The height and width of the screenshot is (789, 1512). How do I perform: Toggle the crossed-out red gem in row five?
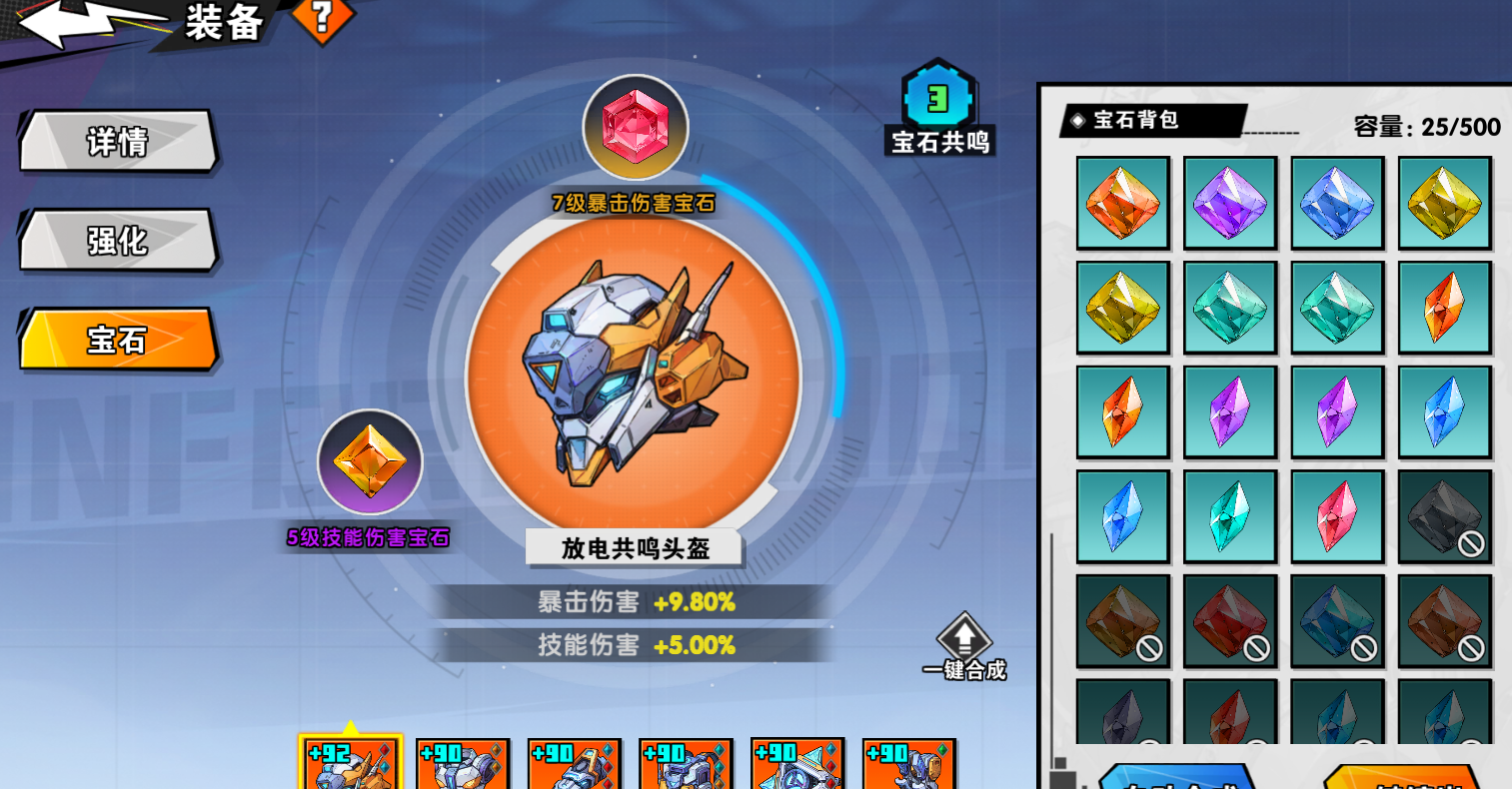pos(1230,620)
